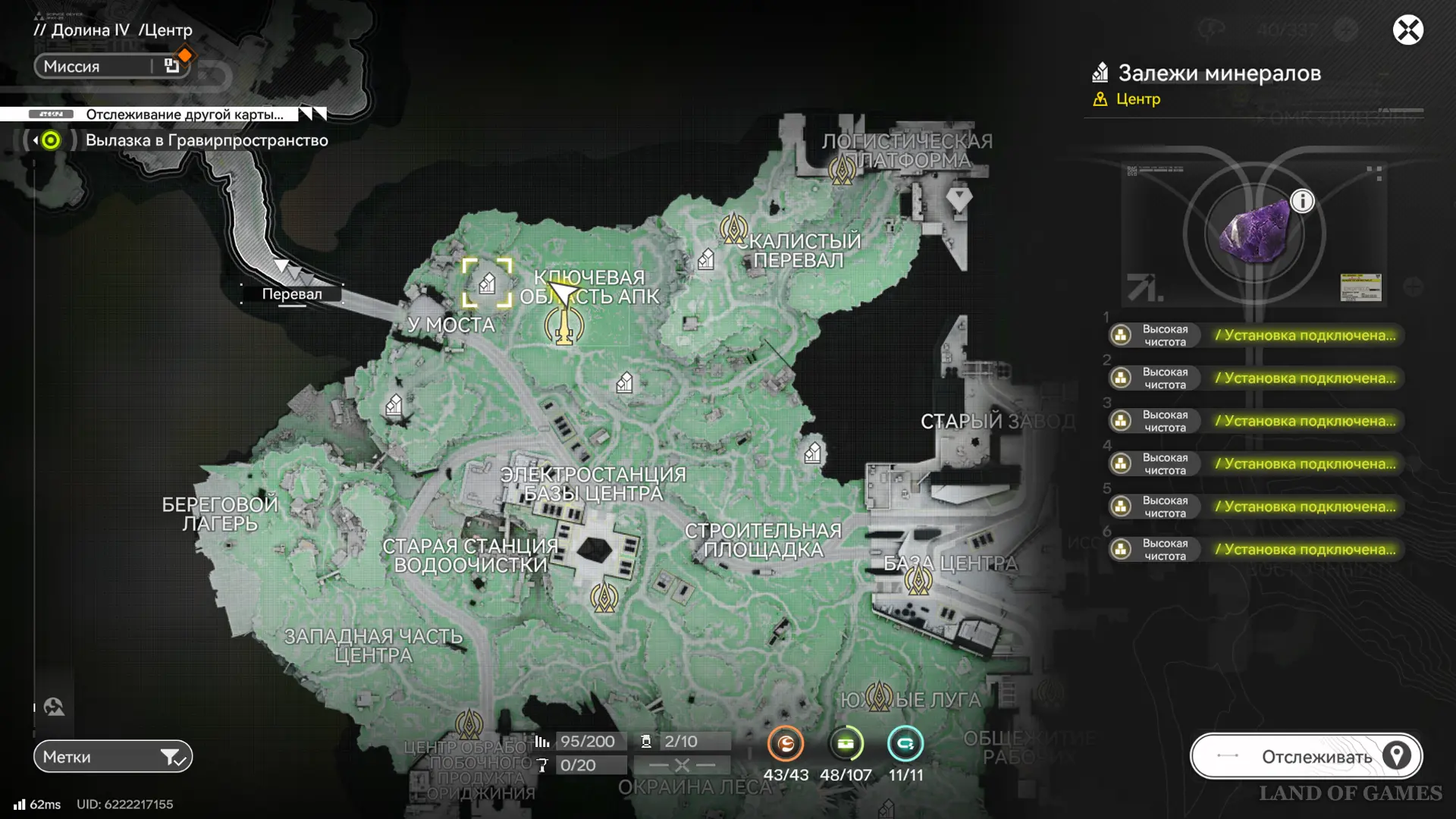Viewport: 1456px width, 819px height.
Task: Click the Отслеживать track button
Action: click(x=1306, y=756)
